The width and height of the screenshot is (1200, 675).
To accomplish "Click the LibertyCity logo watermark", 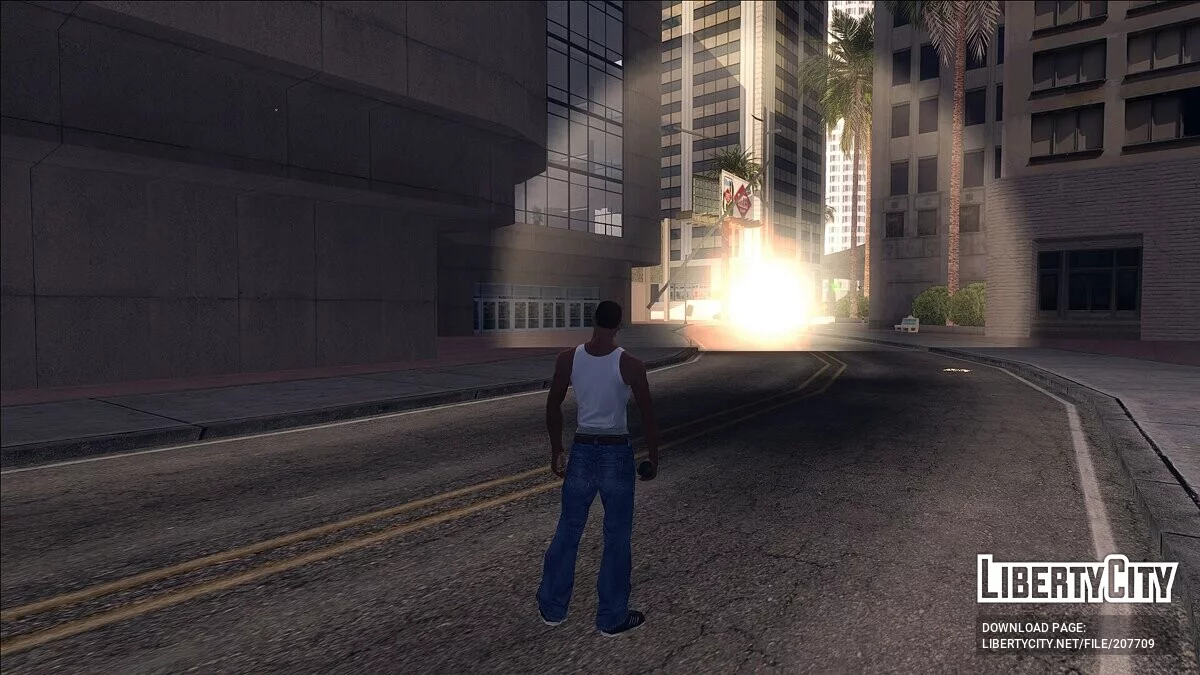I will (x=1077, y=579).
